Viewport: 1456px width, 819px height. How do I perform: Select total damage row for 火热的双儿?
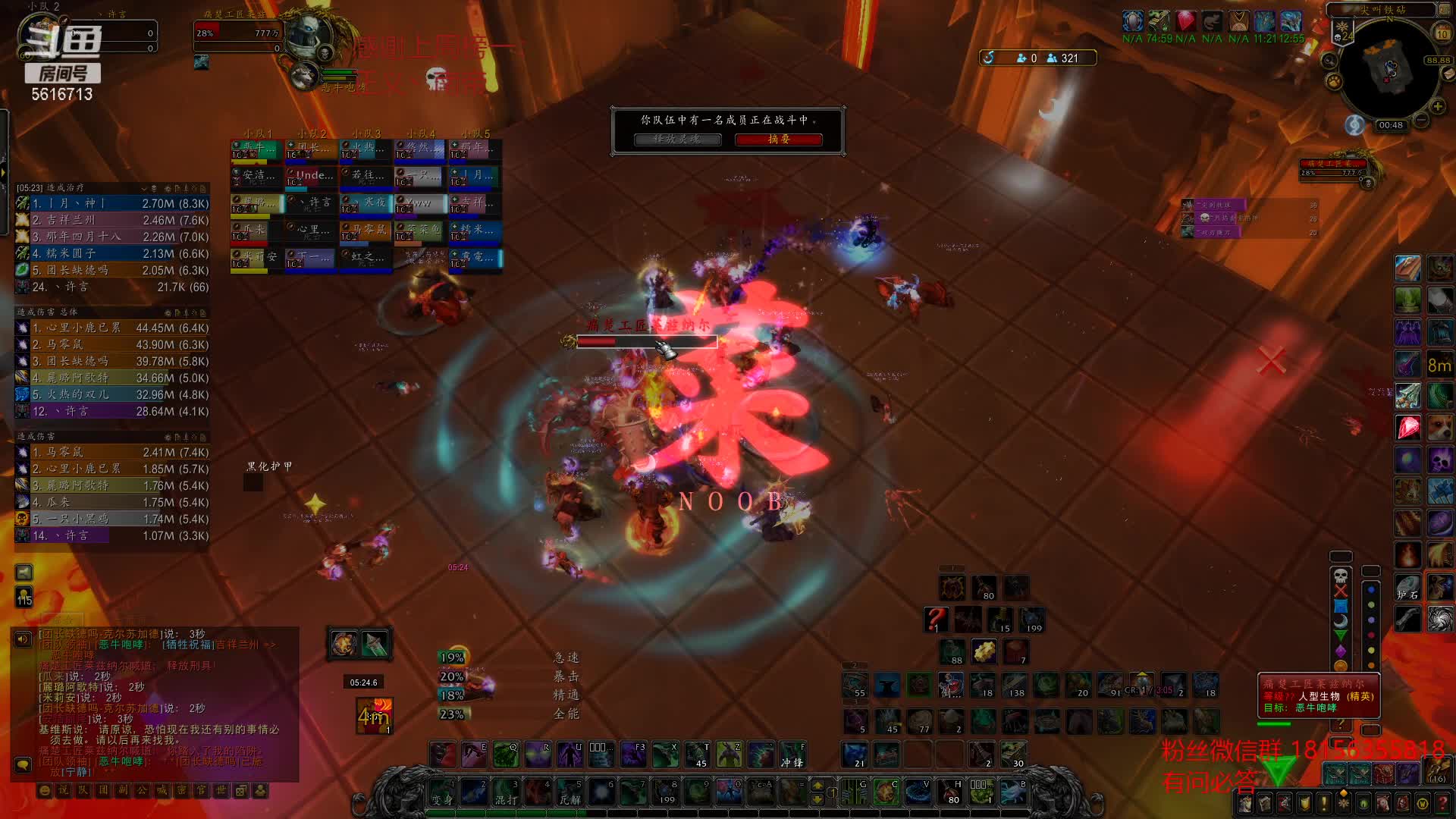click(x=112, y=394)
